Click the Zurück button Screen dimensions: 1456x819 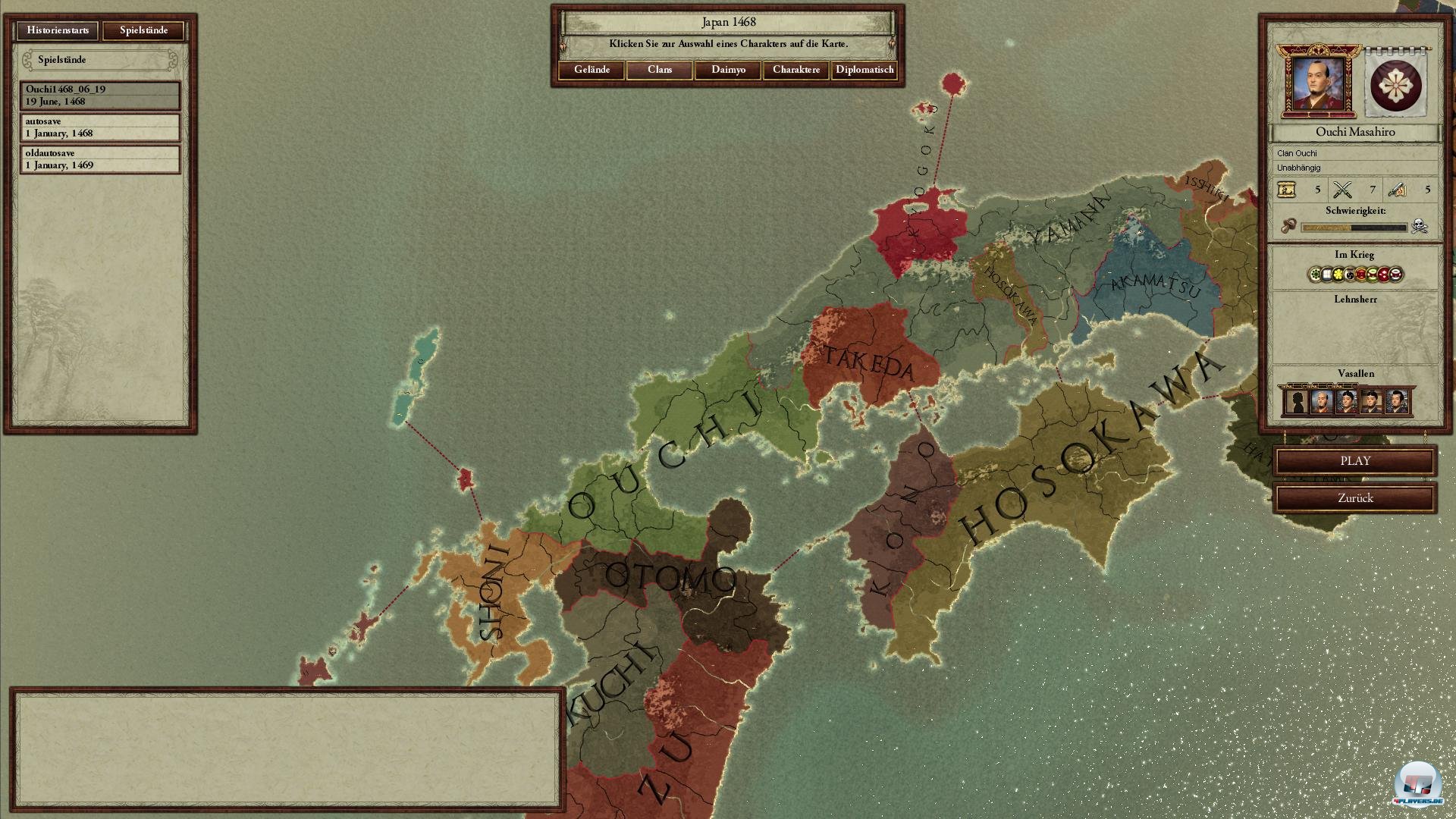pyautogui.click(x=1354, y=498)
